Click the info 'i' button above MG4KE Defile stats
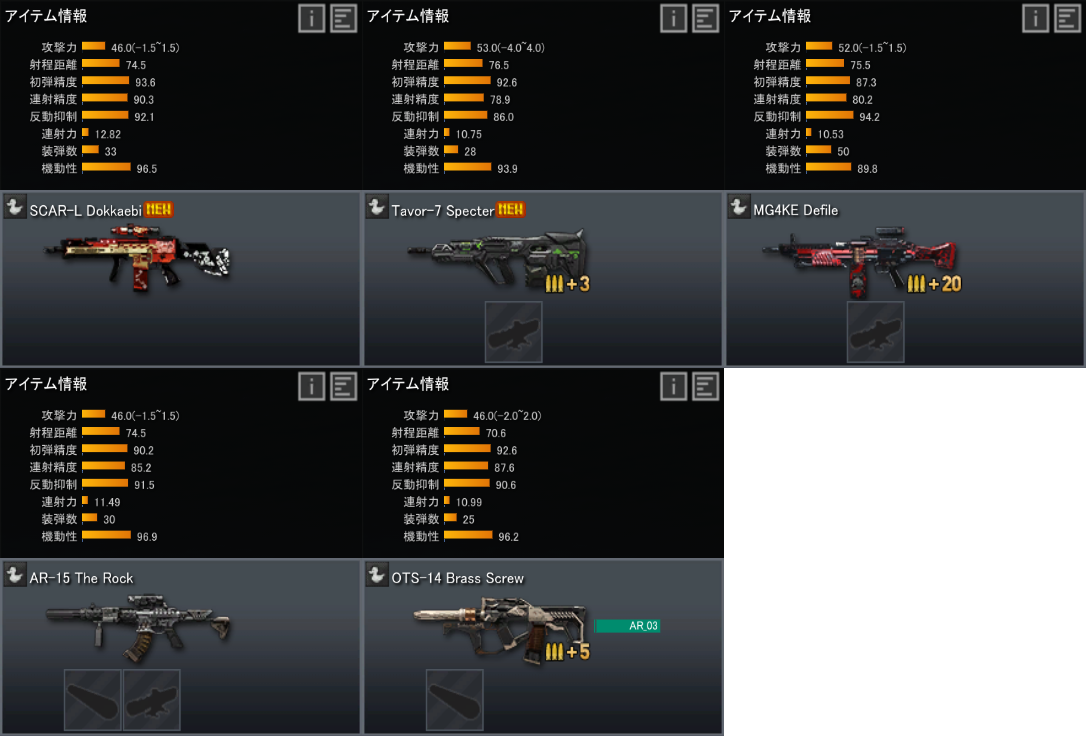1086x736 pixels. [1035, 18]
